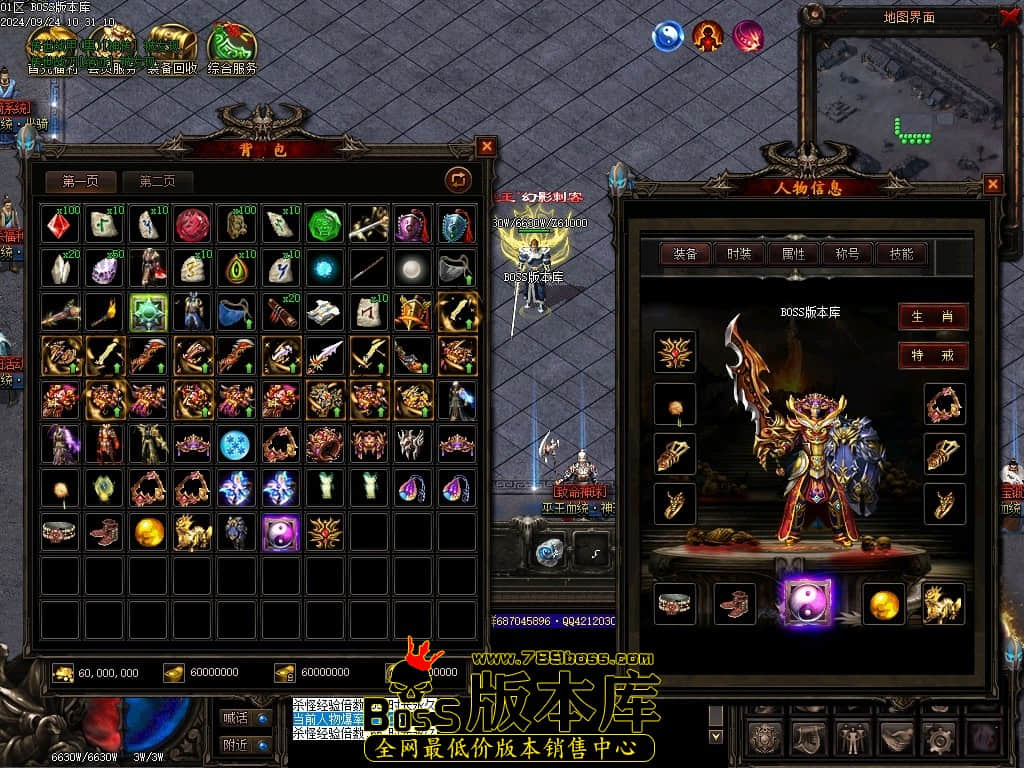Select the yin-yang talisman in the bag
This screenshot has height=768, width=1024.
[x=281, y=532]
